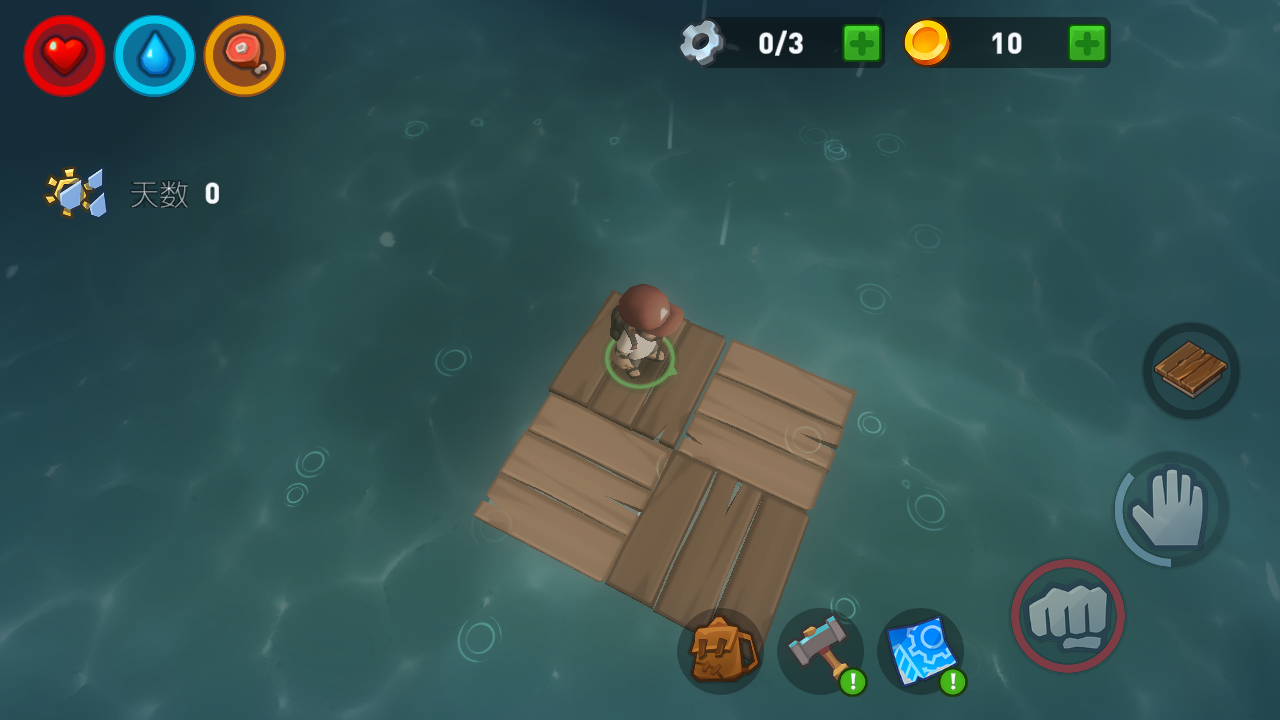Viewport: 1280px width, 720px height.
Task: Open the blue blueprint menu
Action: click(x=920, y=651)
